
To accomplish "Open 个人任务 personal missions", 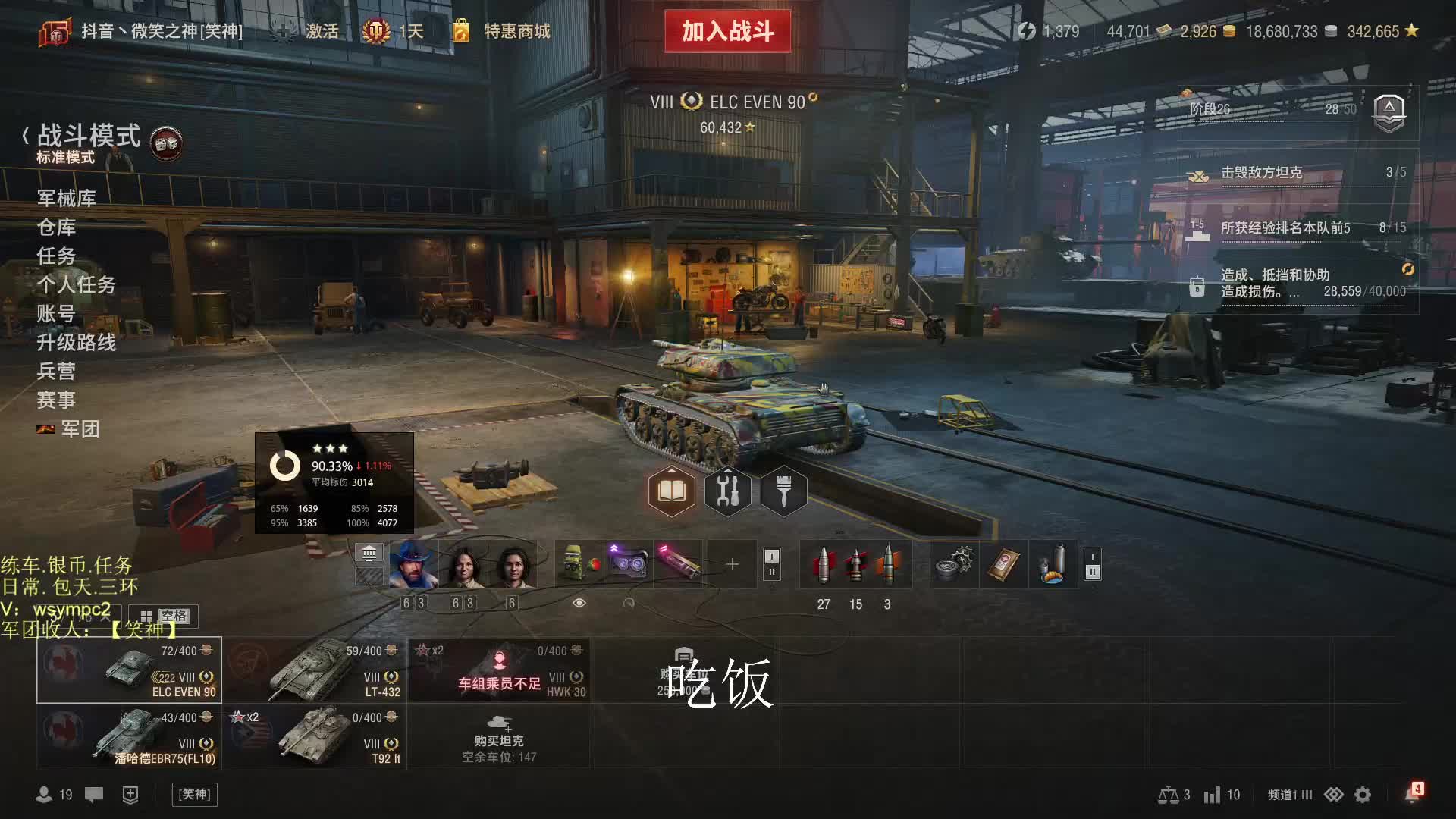I will (77, 284).
